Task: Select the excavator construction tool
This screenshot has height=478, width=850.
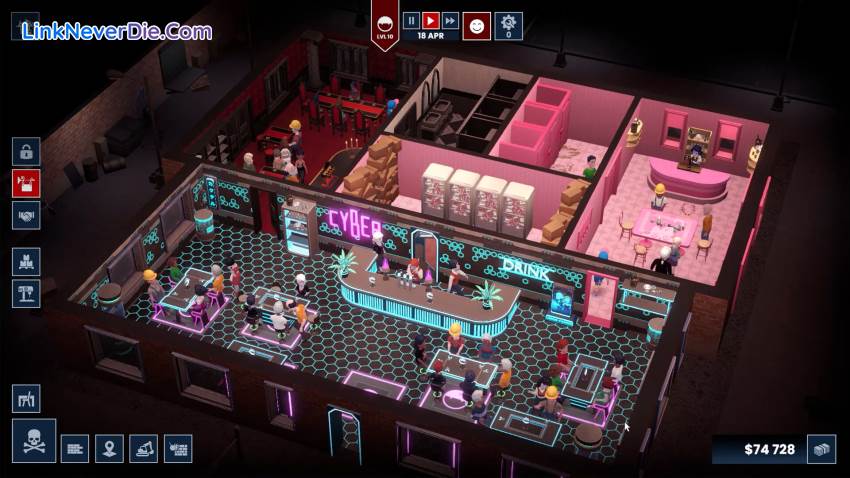Action: pyautogui.click(x=143, y=448)
